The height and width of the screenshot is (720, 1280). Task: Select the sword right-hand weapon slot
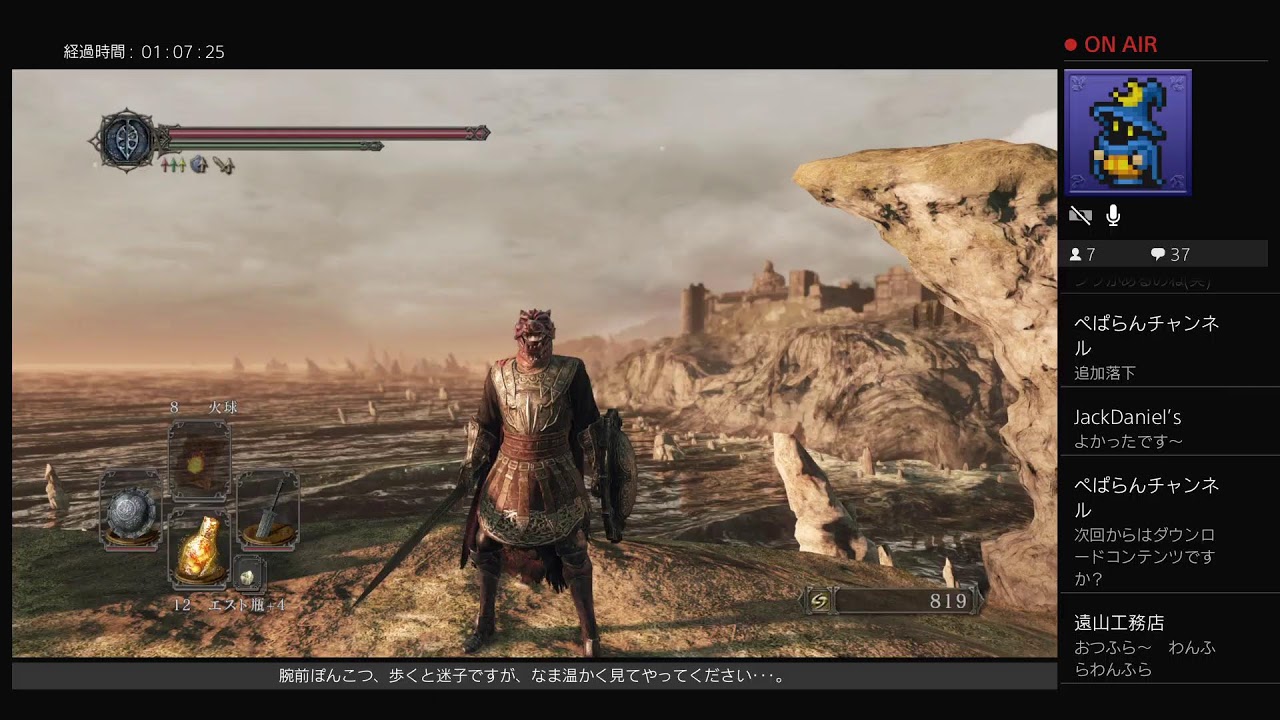[x=268, y=511]
